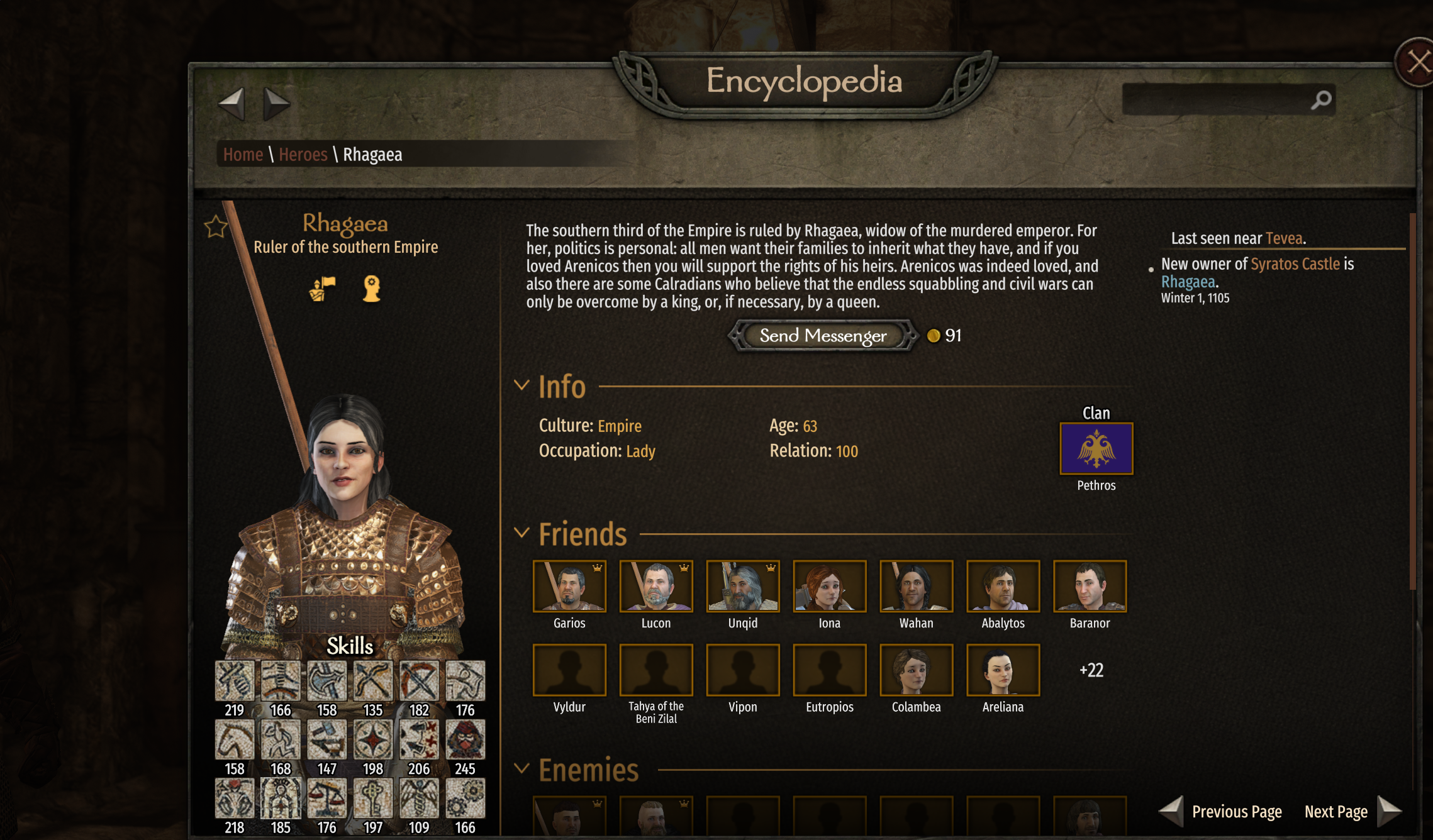Open the Home breadcrumb link

[243, 155]
